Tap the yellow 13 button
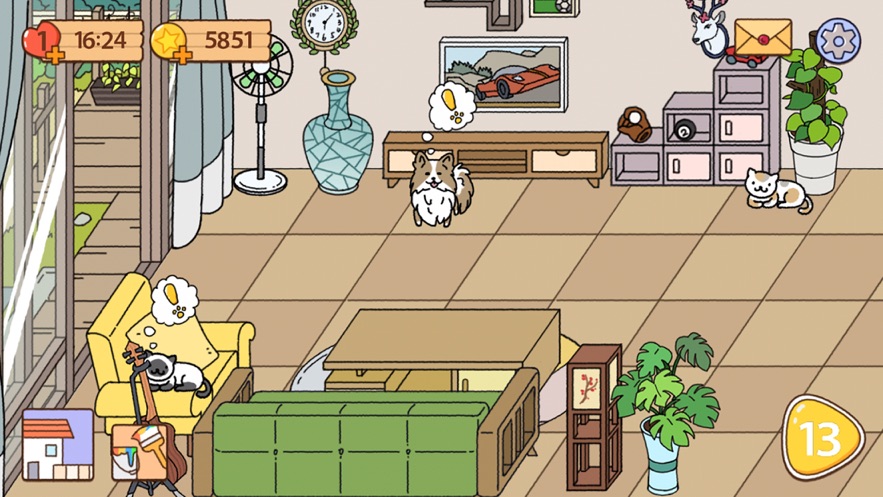The image size is (883, 497). click(822, 437)
